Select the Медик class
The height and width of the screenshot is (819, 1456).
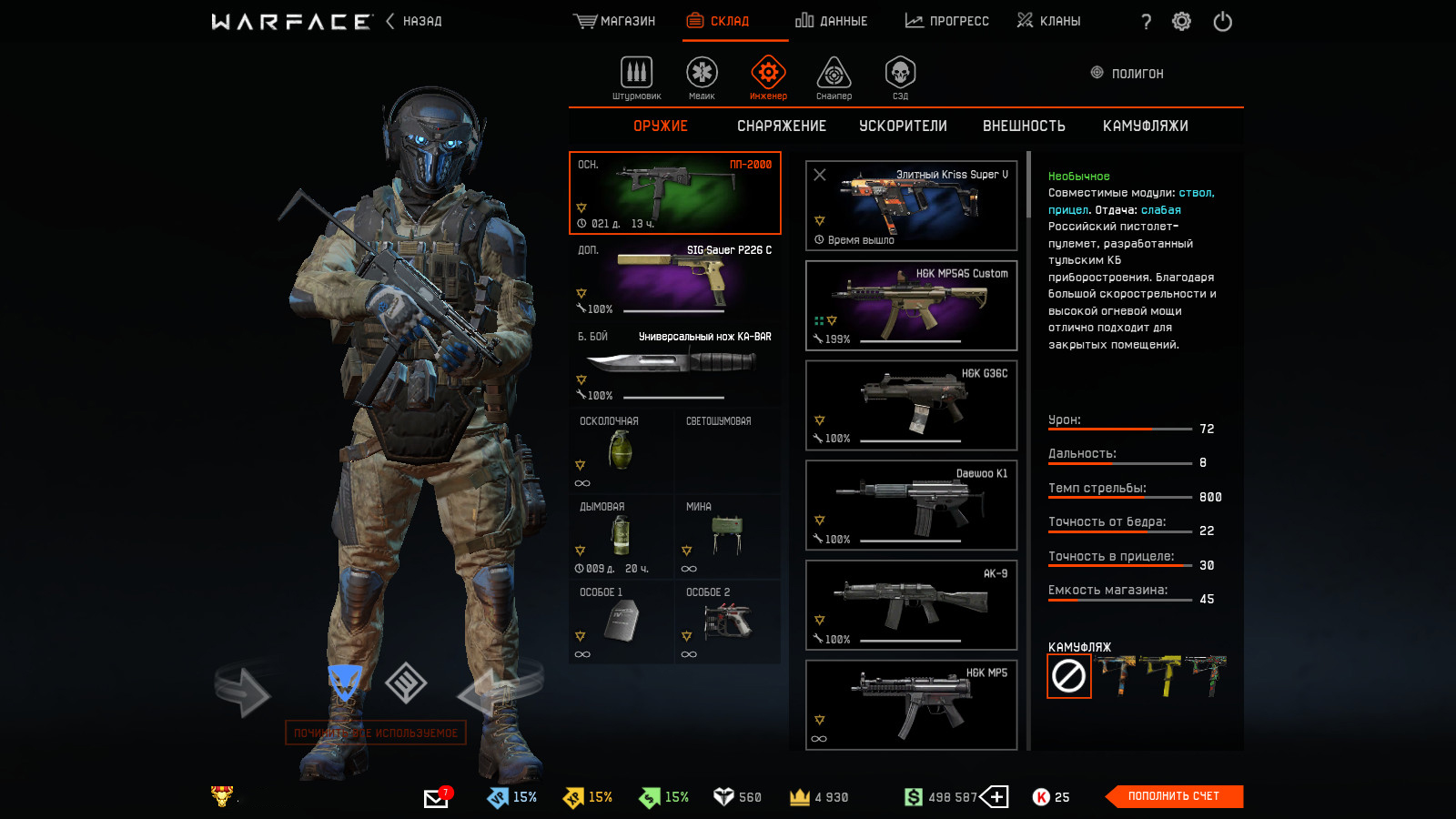(x=702, y=77)
